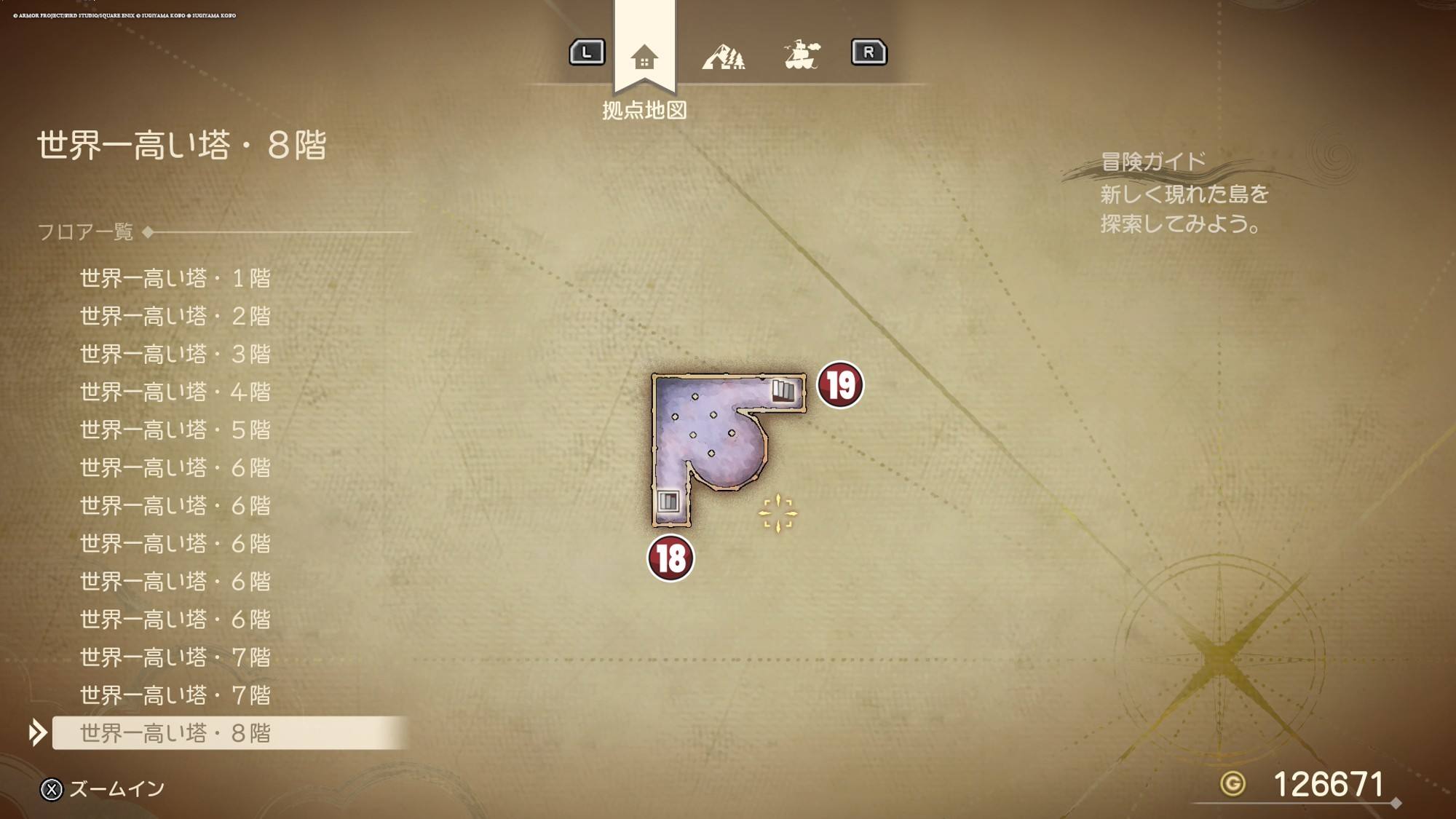Show floor 世界一高い塔・3階
The image size is (1456, 819).
175,354
